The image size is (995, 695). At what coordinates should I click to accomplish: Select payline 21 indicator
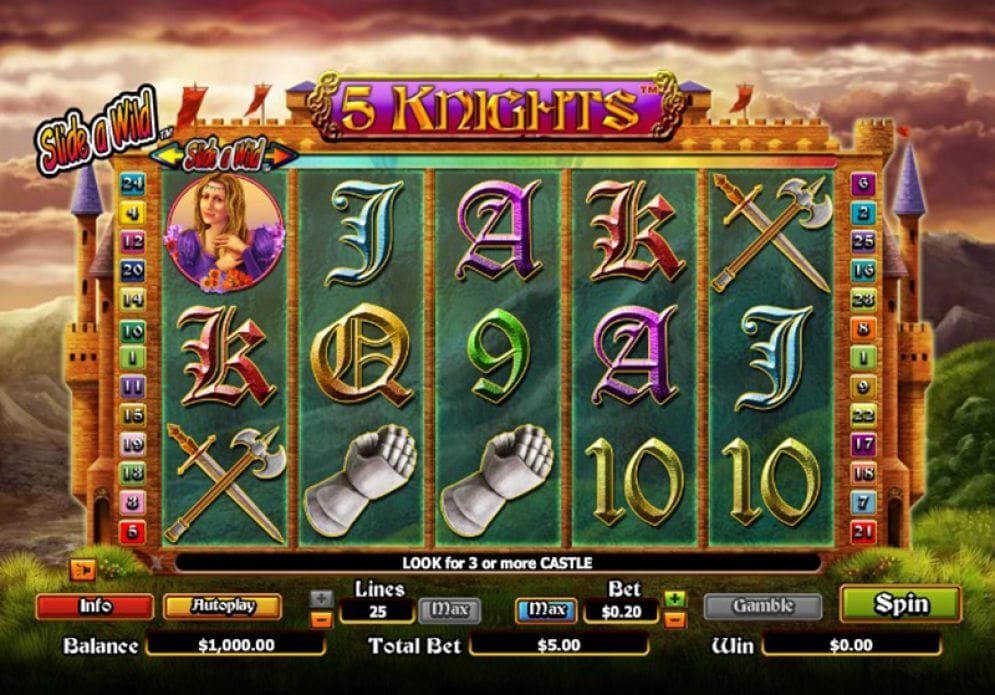(864, 531)
